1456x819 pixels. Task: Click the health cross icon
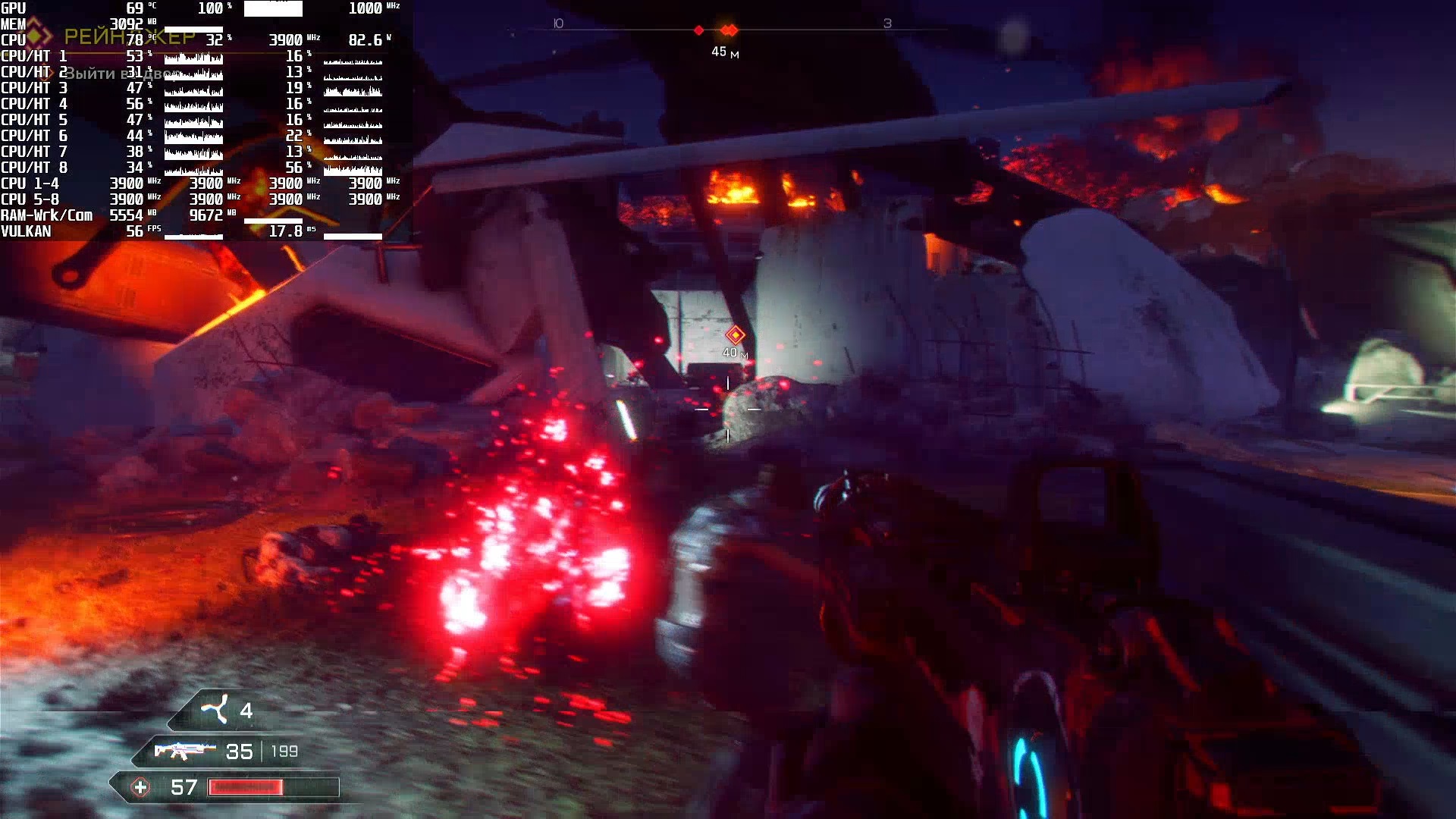click(140, 787)
